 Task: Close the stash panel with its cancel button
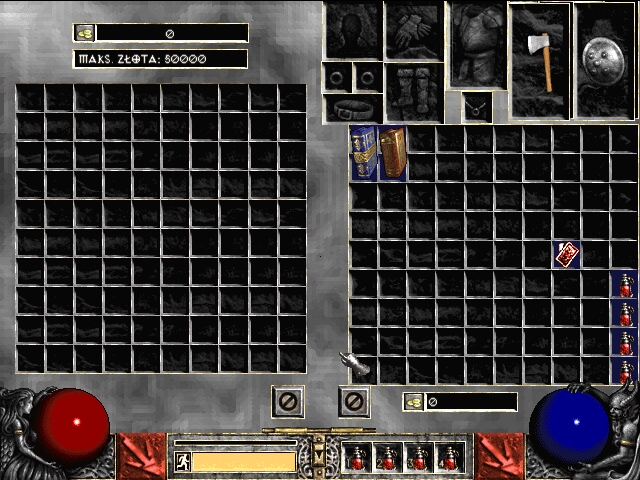click(288, 402)
